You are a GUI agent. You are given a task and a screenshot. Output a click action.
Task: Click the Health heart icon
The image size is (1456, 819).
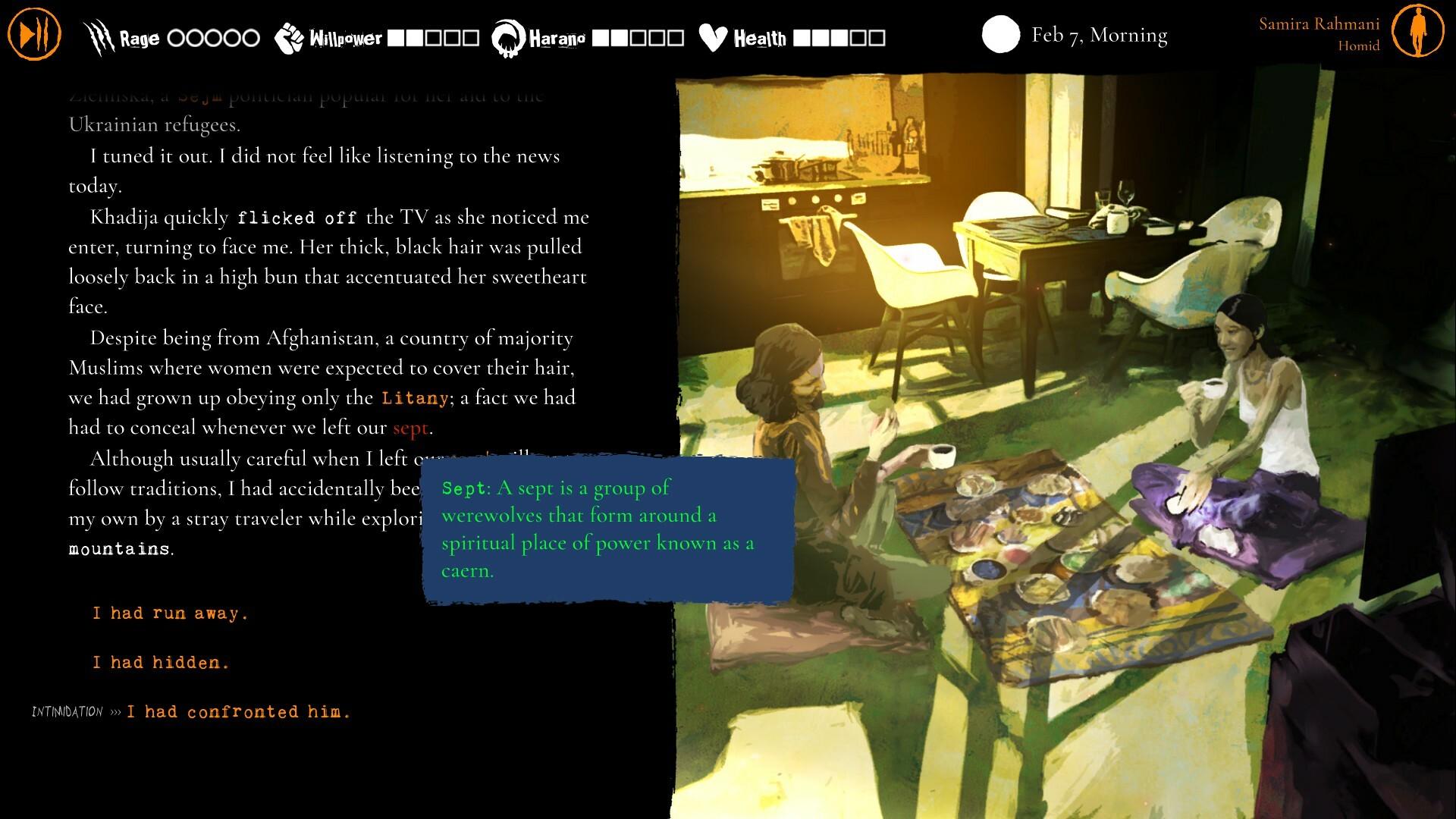coord(714,35)
